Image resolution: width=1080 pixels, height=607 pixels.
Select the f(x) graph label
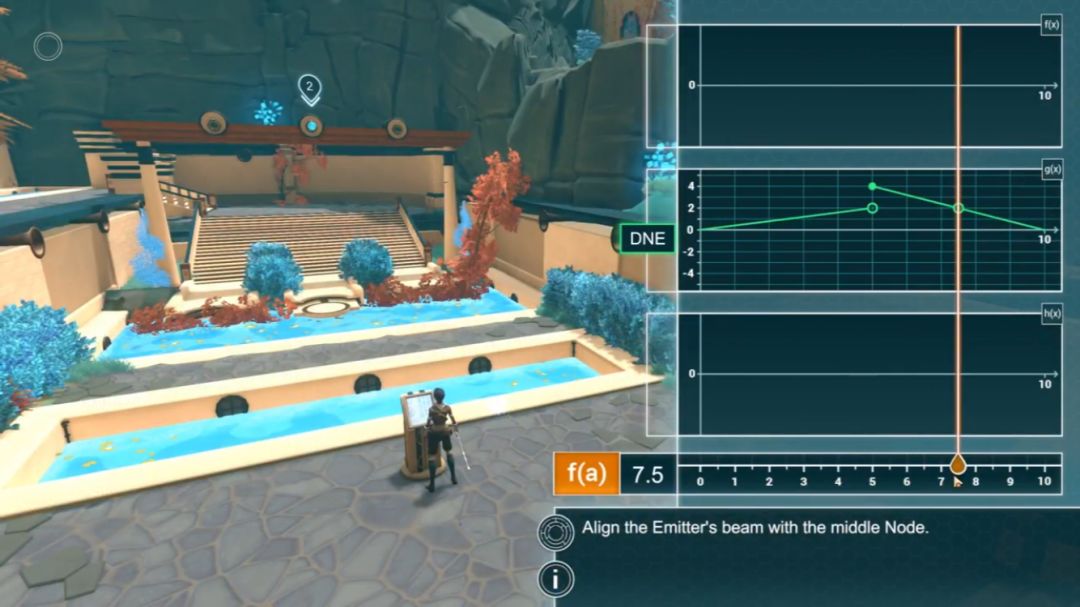pyautogui.click(x=1051, y=25)
